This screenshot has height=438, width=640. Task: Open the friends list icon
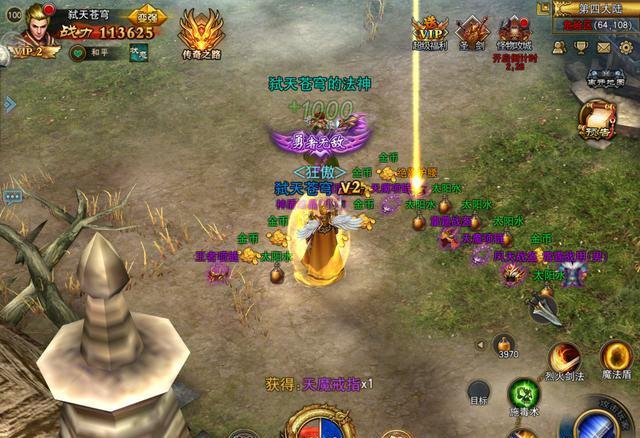point(560,47)
